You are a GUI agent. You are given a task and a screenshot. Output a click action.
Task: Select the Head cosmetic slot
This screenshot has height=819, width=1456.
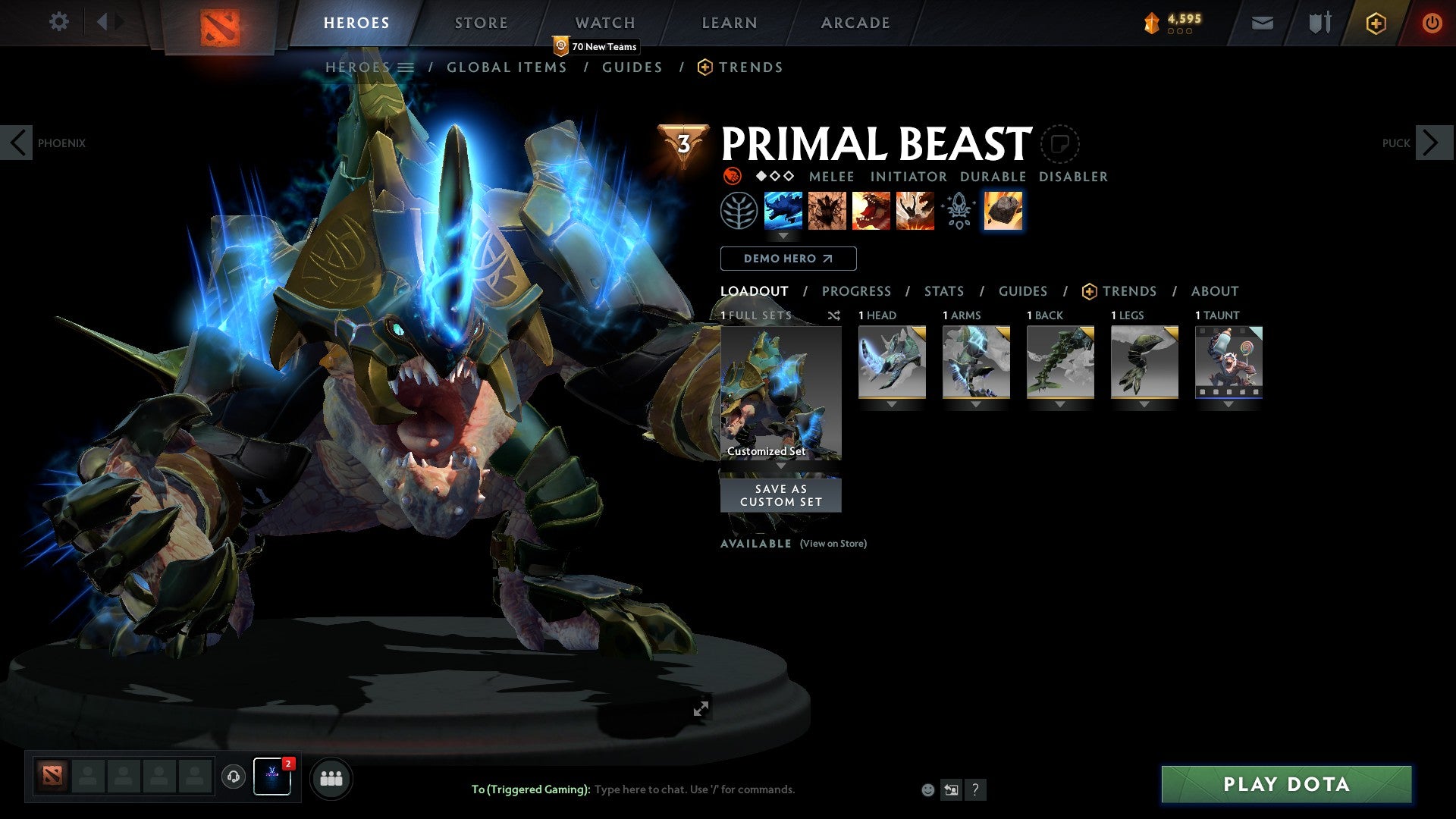click(892, 362)
